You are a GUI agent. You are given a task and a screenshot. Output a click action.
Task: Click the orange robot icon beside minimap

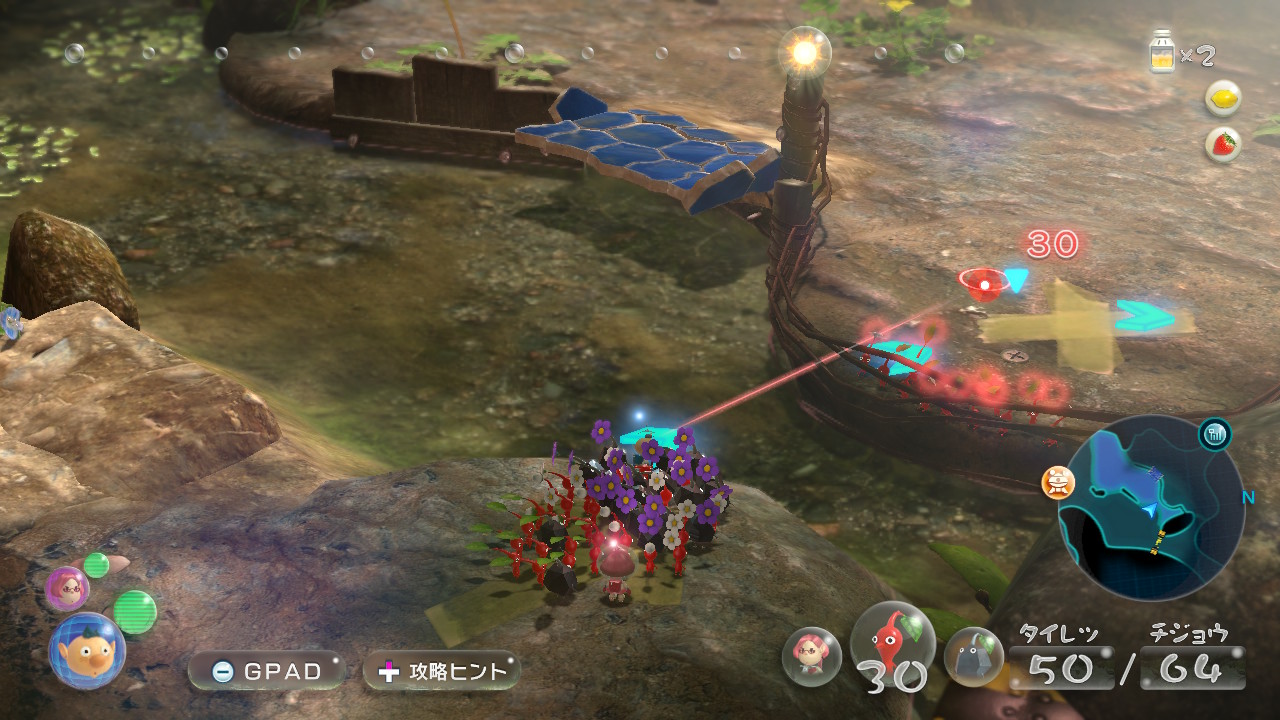click(1057, 483)
